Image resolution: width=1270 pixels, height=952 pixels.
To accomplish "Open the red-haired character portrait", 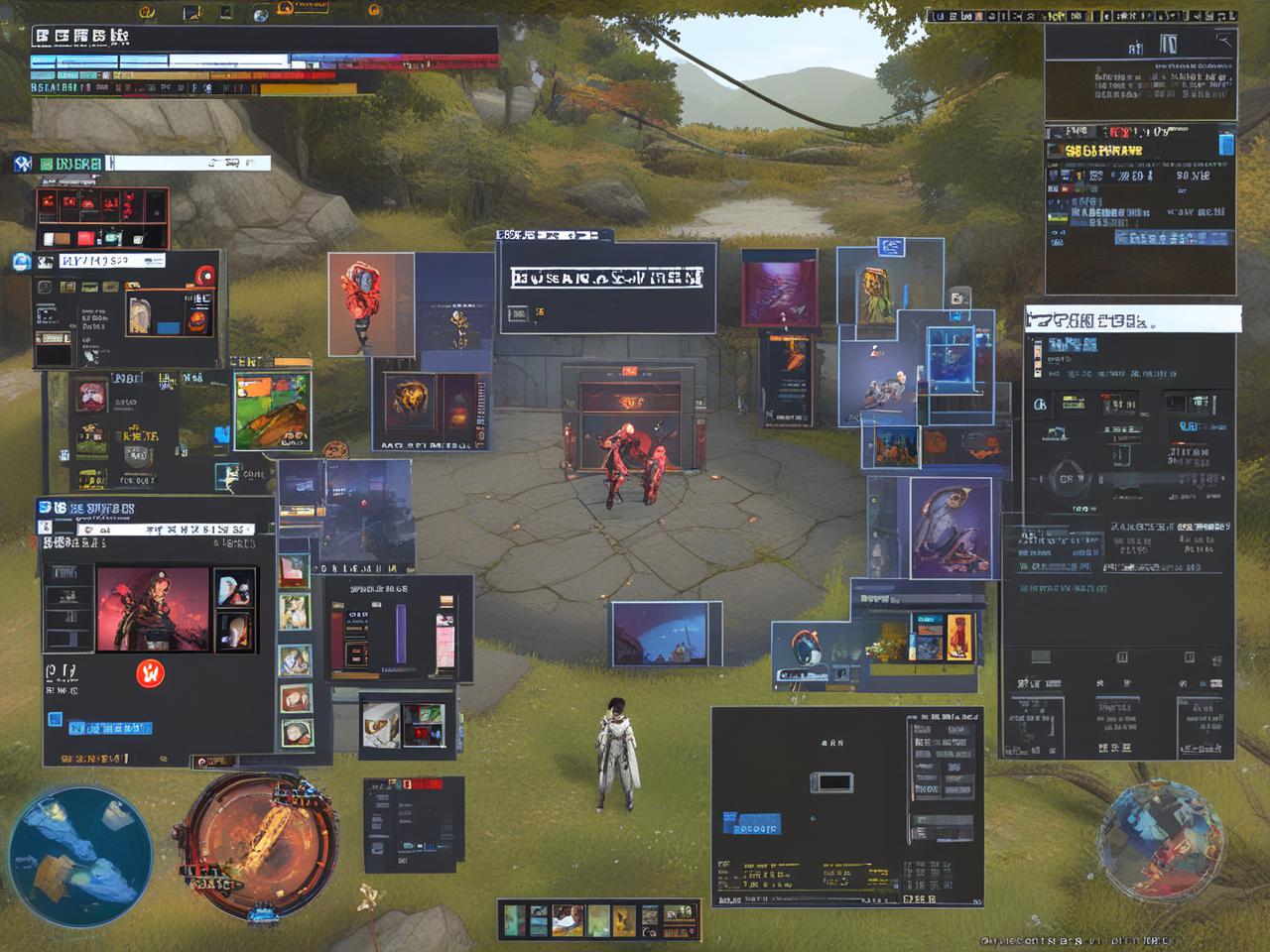I will click(153, 609).
